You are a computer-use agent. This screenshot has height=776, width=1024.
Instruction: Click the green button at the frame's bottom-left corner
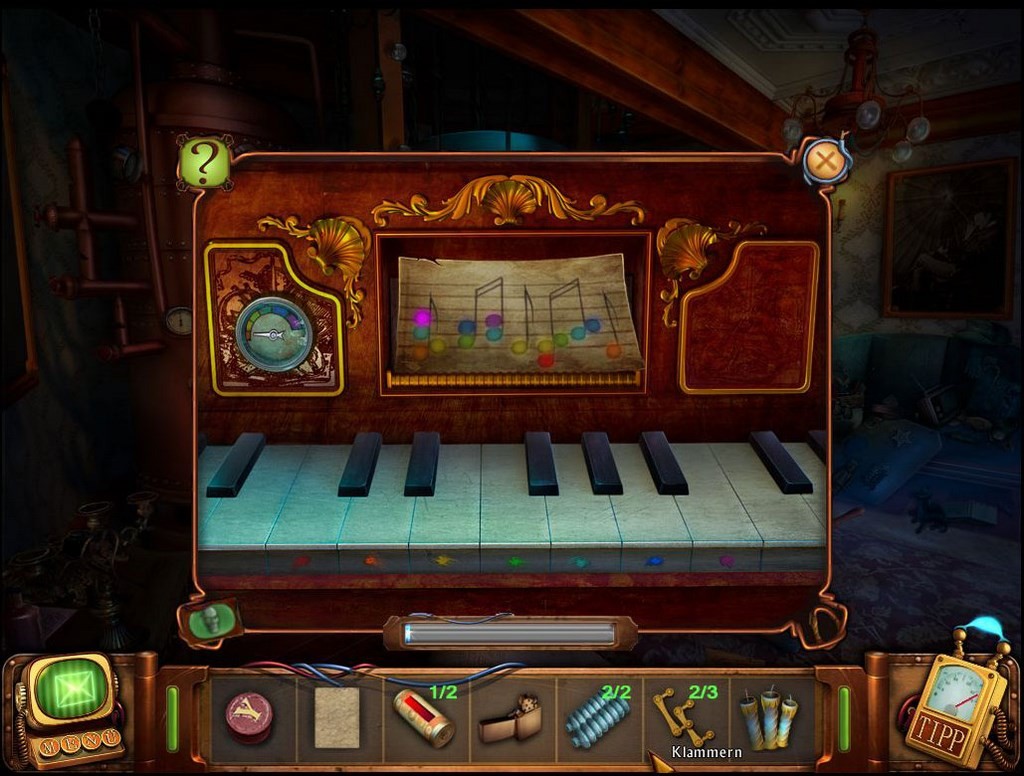(x=209, y=619)
